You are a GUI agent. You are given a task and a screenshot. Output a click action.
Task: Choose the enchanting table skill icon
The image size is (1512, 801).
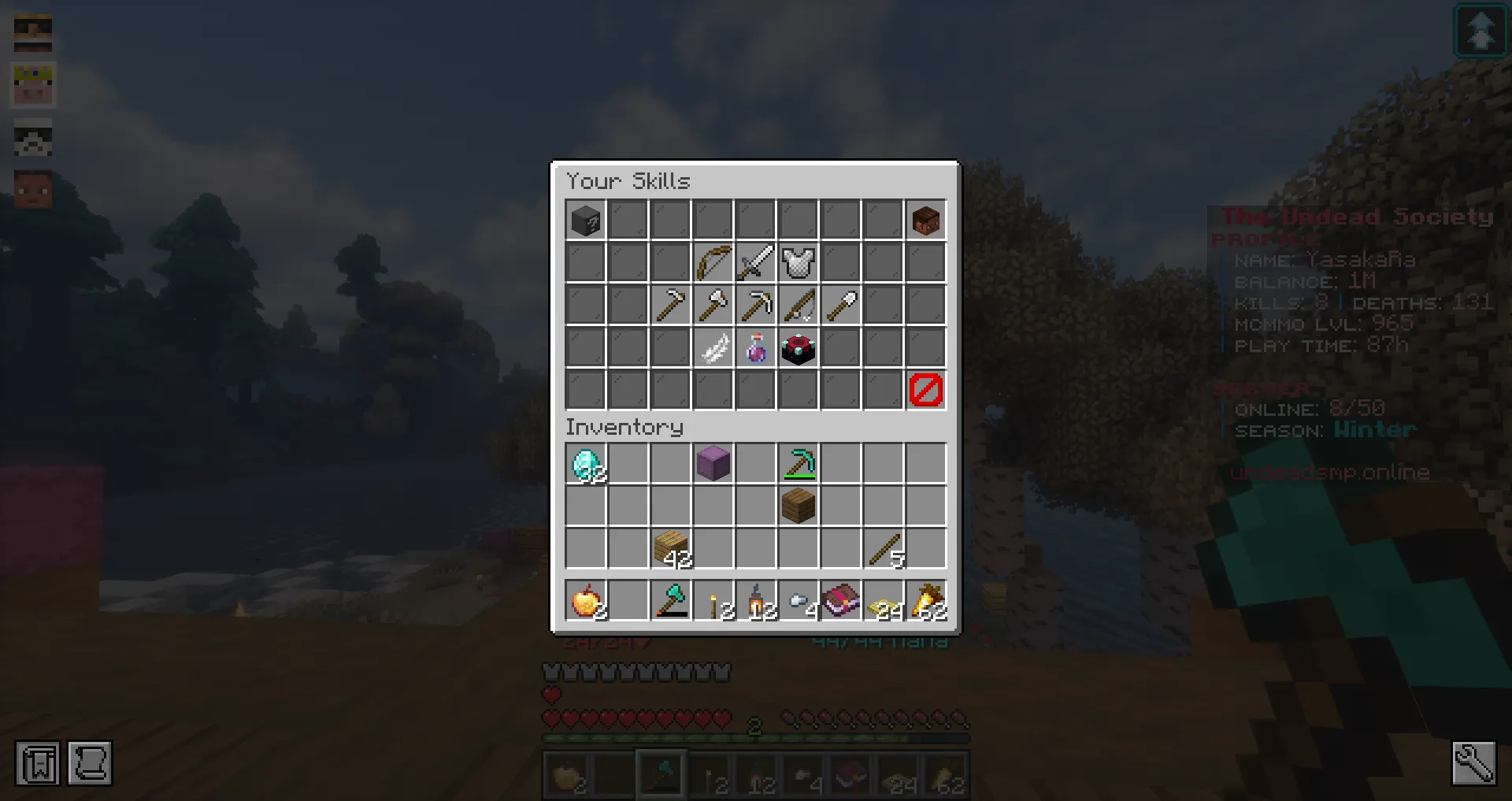(x=799, y=347)
